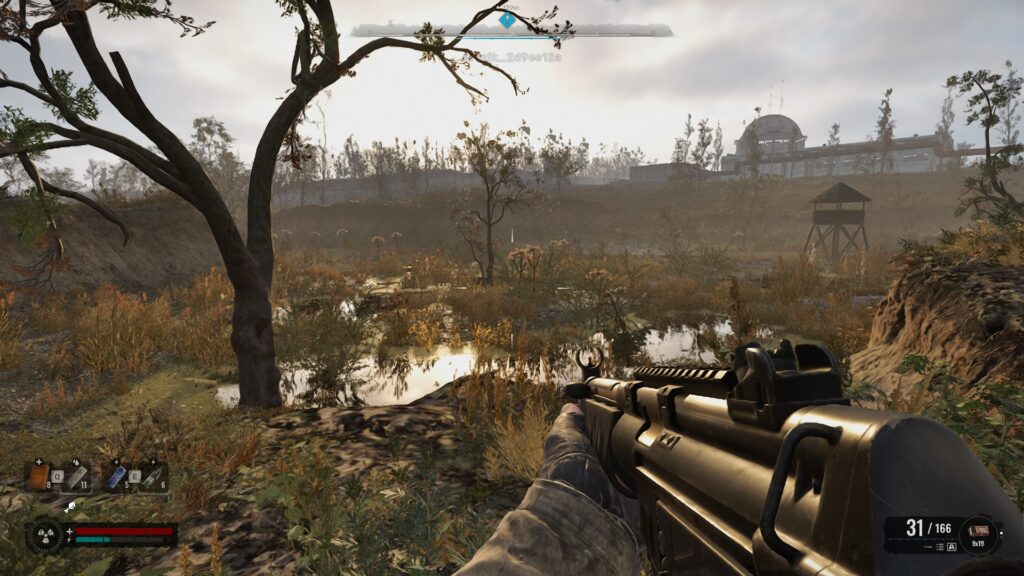Select the blue energy drink can slot
Viewport: 1024px width, 576px height.
[117, 477]
